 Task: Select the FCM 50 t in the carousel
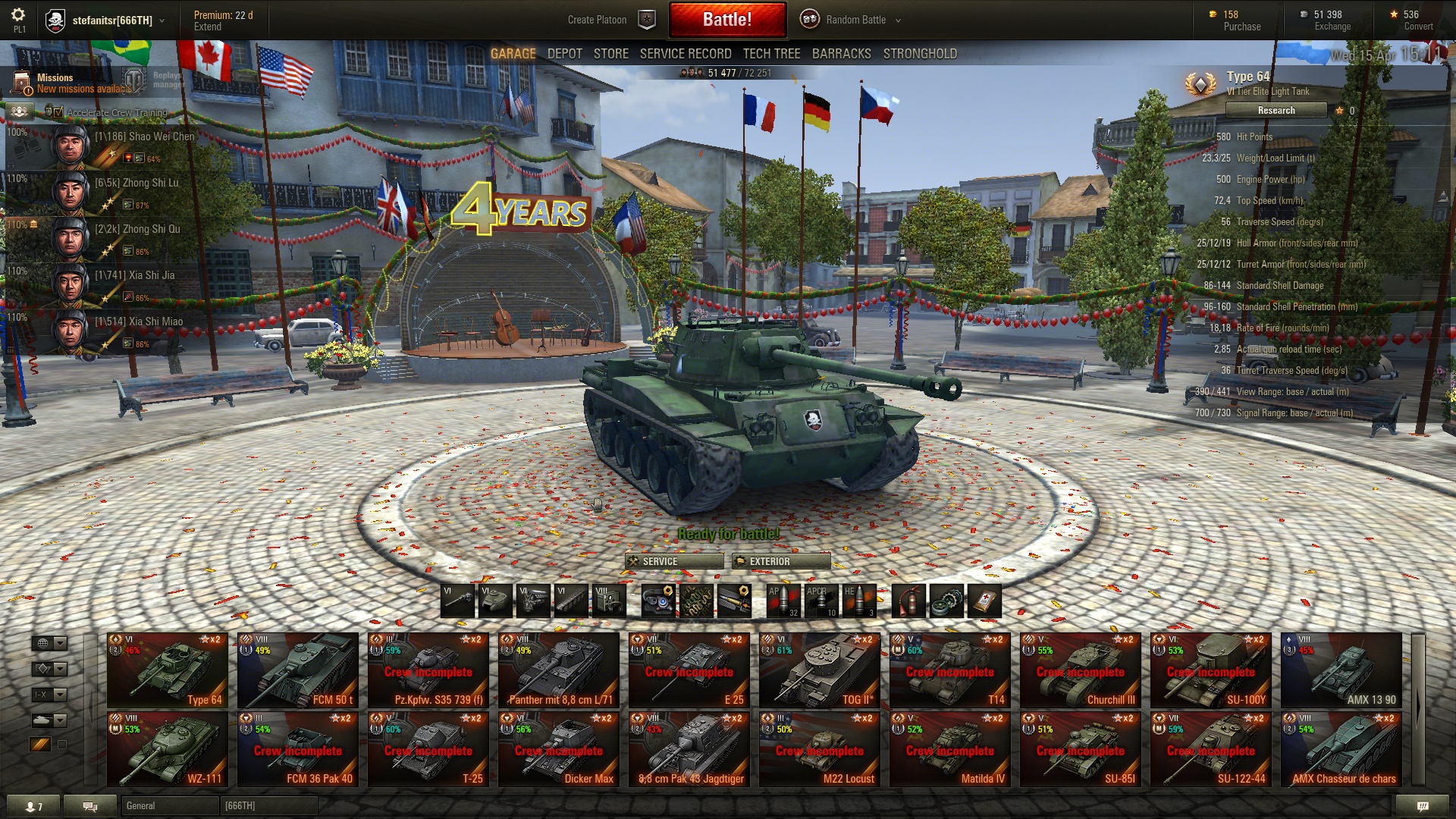pyautogui.click(x=297, y=670)
